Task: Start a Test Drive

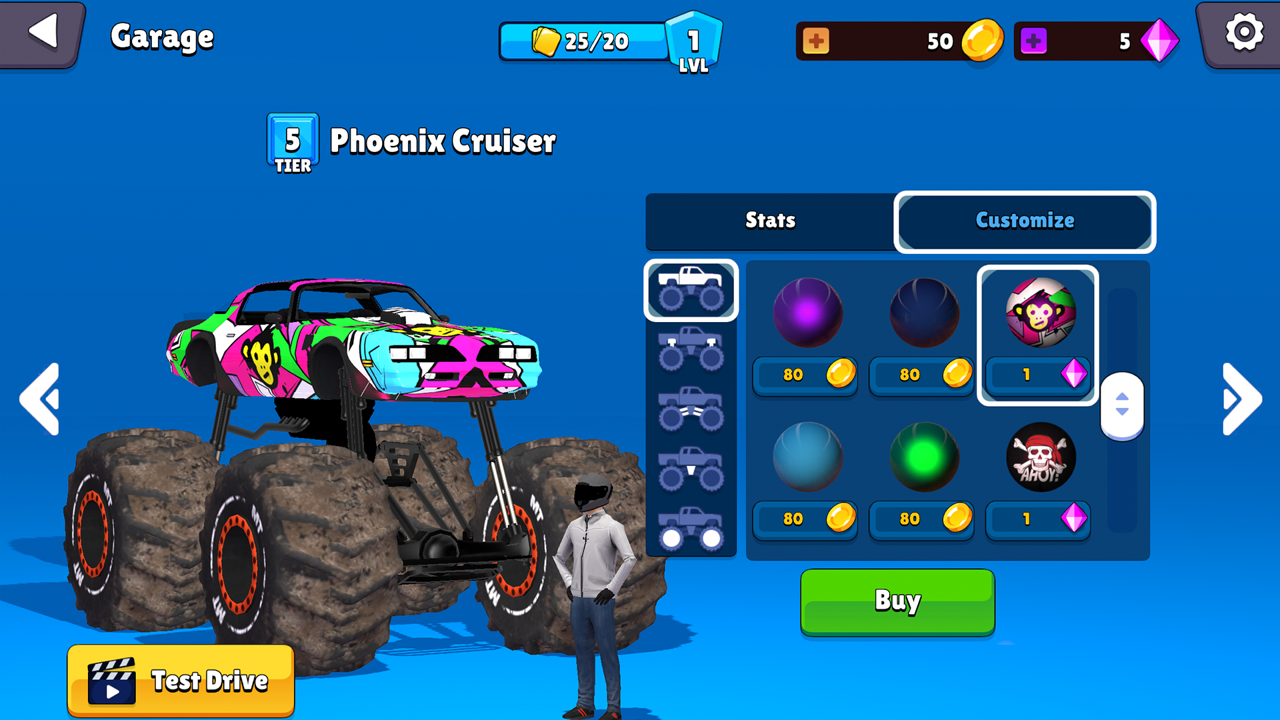Action: tap(180, 680)
